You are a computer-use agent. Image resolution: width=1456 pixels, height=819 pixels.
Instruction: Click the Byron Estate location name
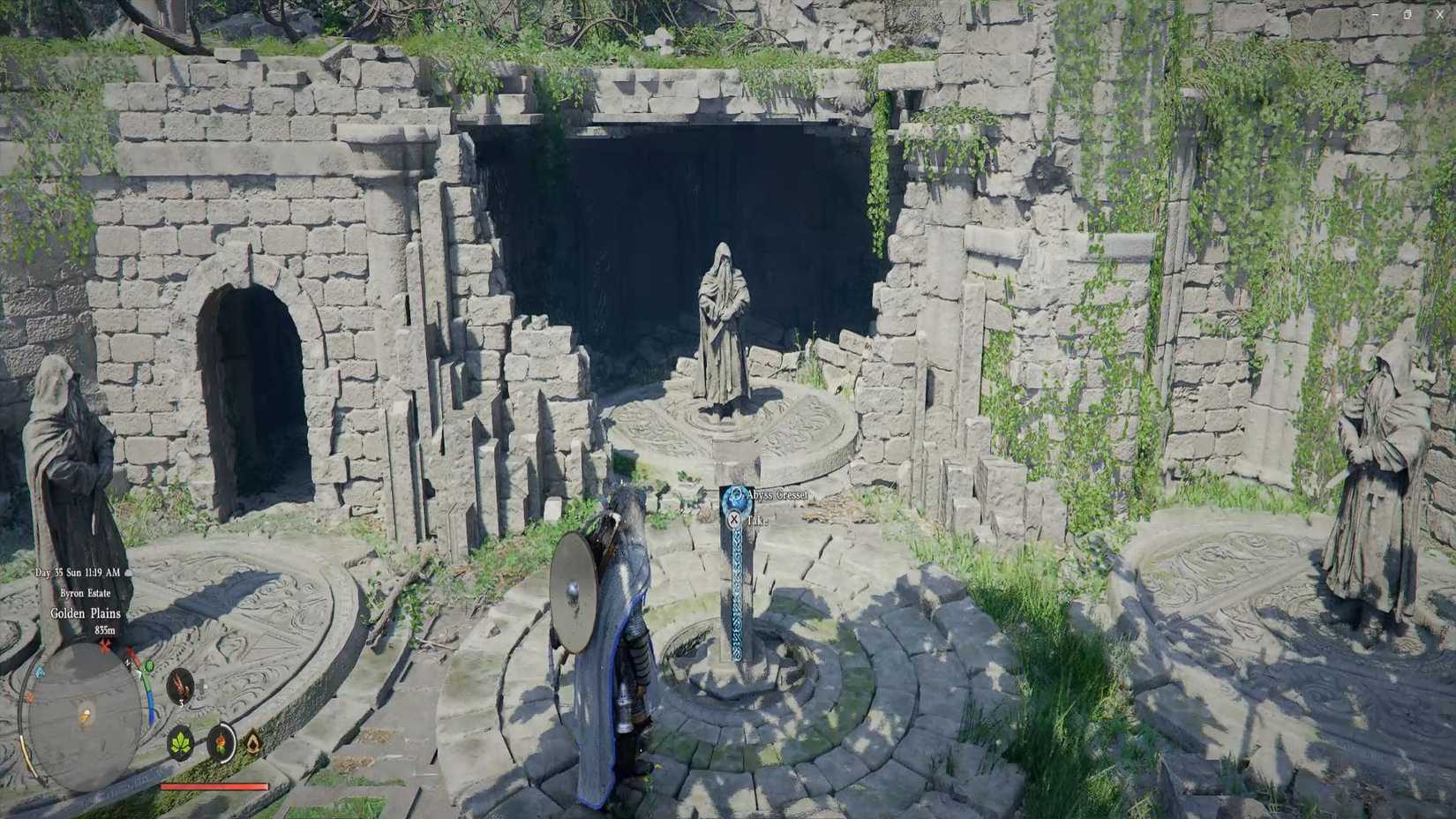(86, 593)
